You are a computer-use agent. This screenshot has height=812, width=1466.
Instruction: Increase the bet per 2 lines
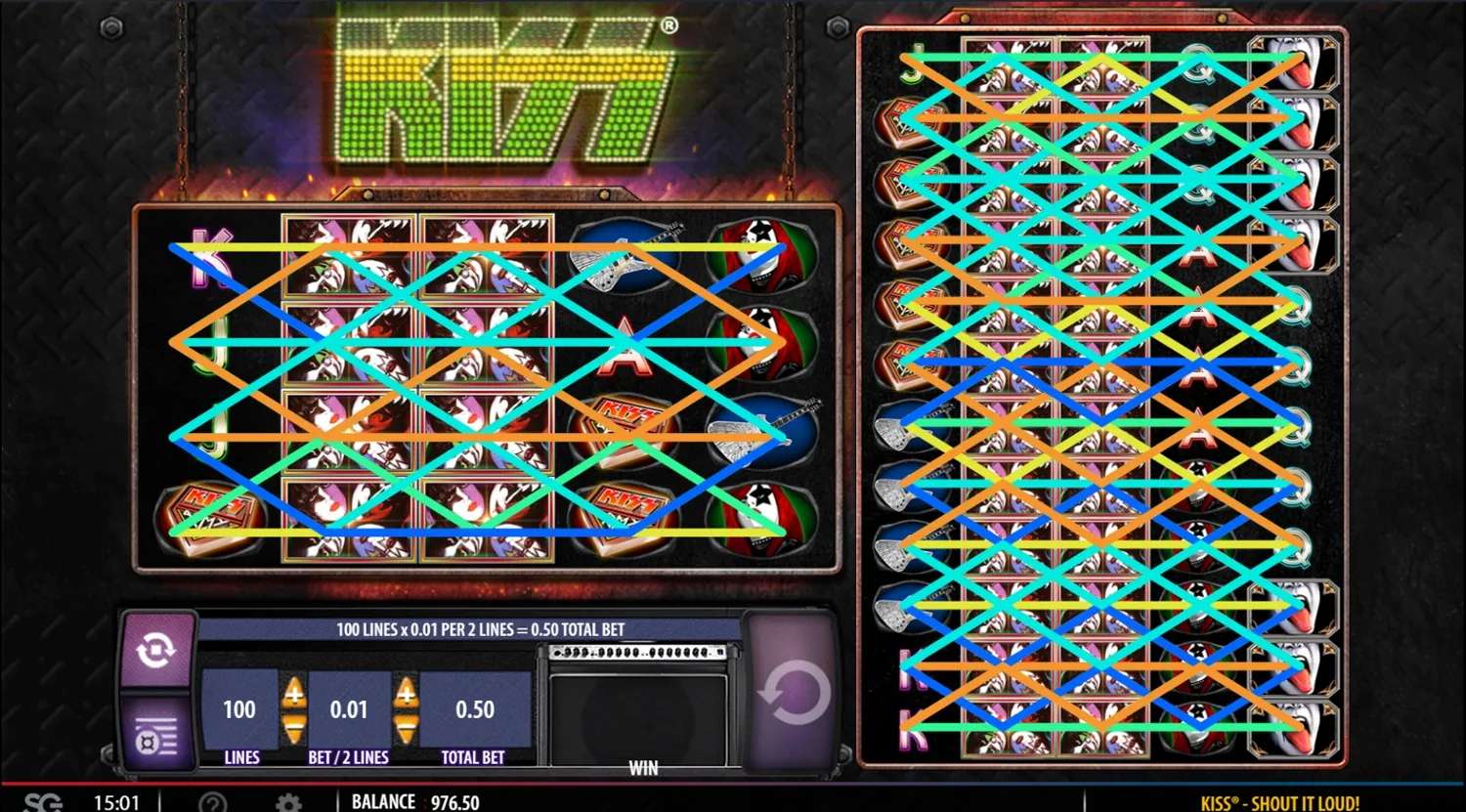click(x=405, y=694)
